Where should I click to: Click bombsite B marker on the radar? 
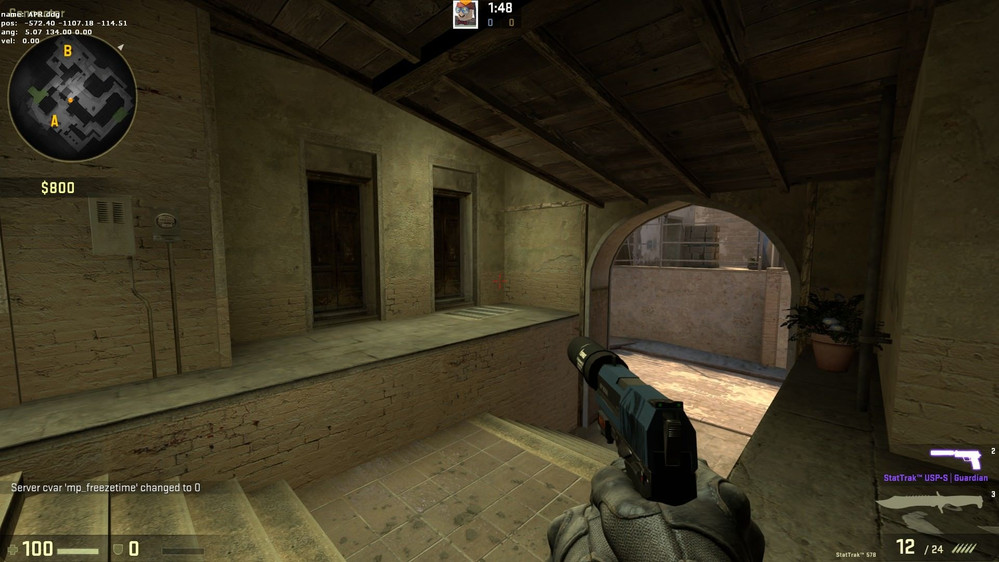point(68,51)
